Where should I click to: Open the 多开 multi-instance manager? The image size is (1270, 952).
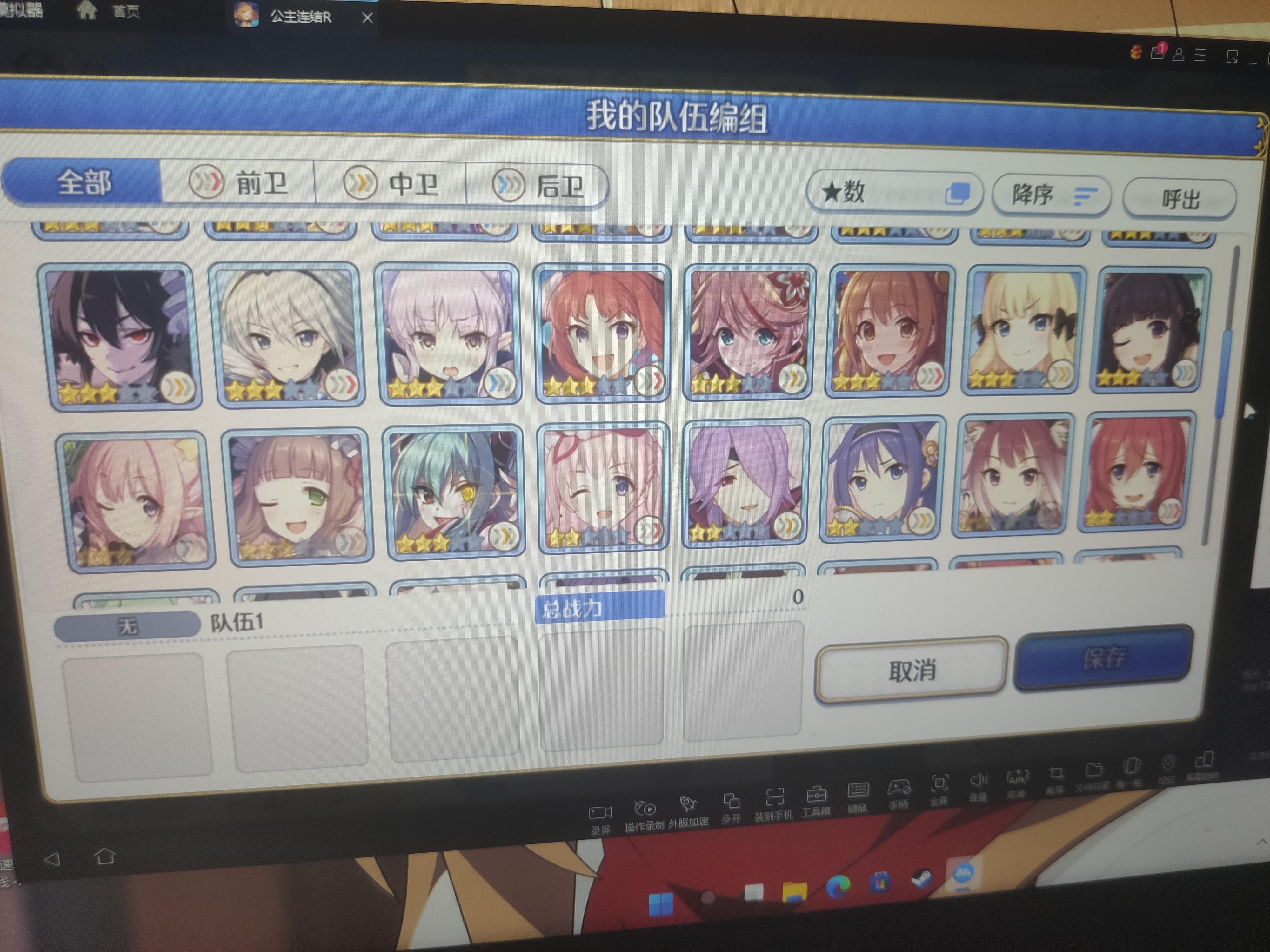tap(732, 802)
